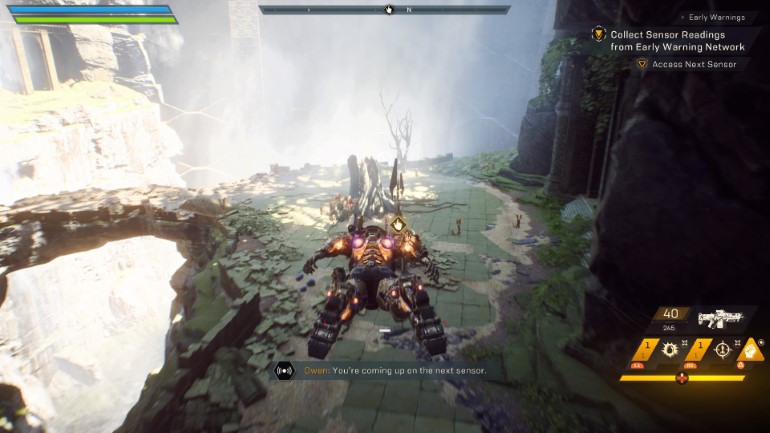This screenshot has height=433, width=770.
Task: Select the Collect Sensor Readings objective
Action: (678, 40)
